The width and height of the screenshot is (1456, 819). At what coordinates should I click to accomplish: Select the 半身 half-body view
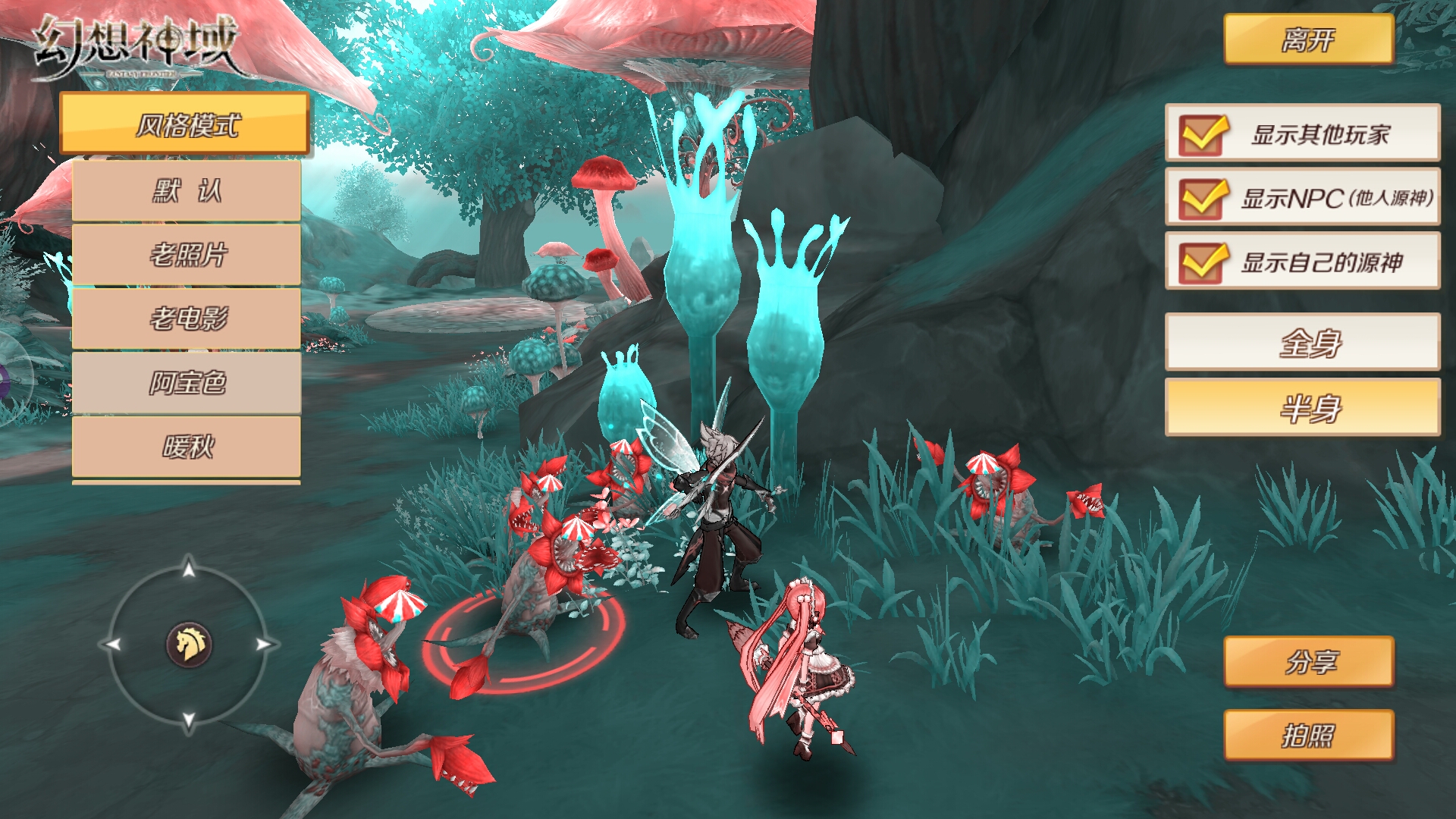pyautogui.click(x=1302, y=408)
